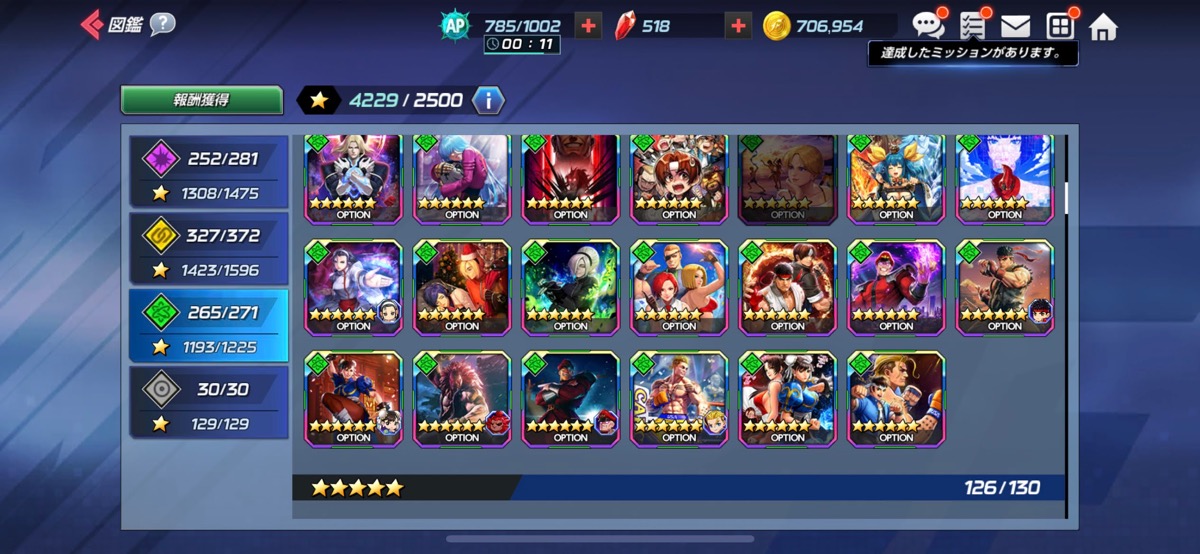Open the missions checklist icon
1200x554 pixels.
point(972,26)
